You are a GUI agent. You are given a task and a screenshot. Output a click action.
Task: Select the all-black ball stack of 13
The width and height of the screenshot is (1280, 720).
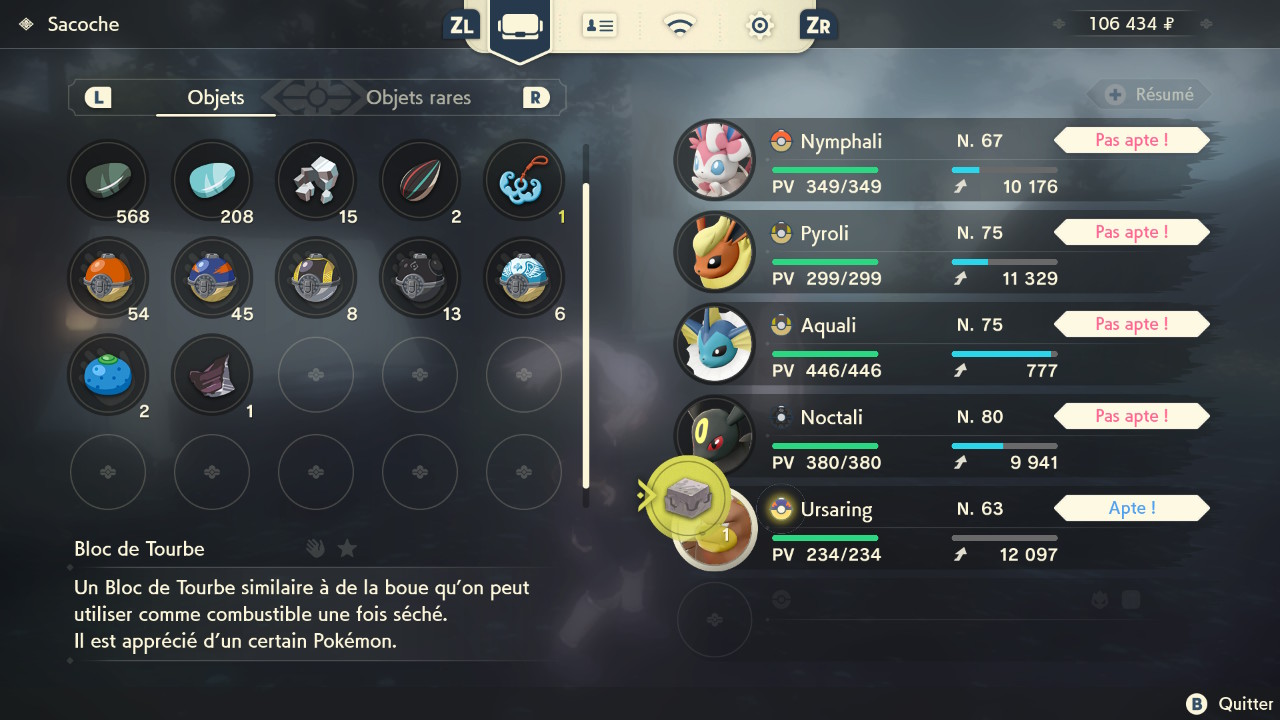tap(420, 278)
